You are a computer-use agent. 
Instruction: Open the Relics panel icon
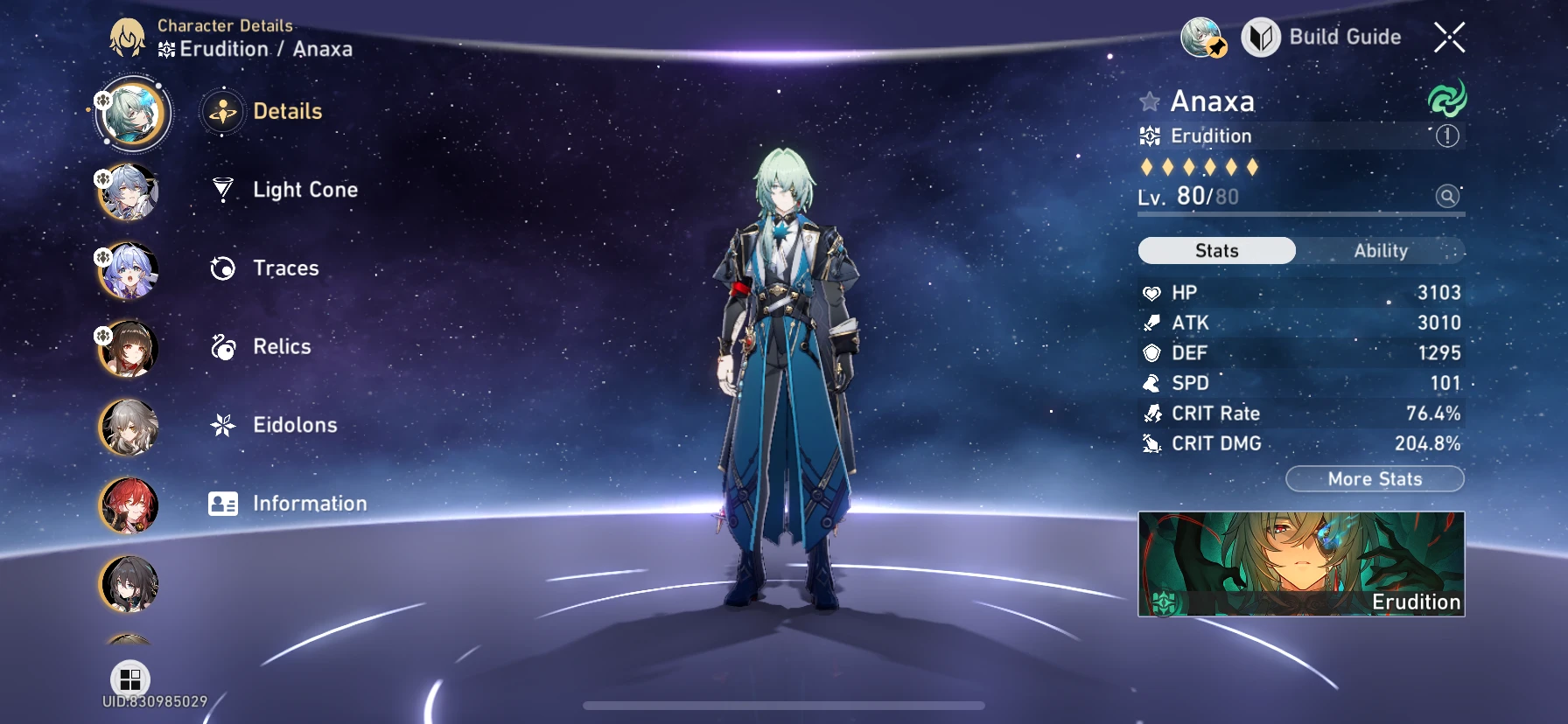point(224,346)
